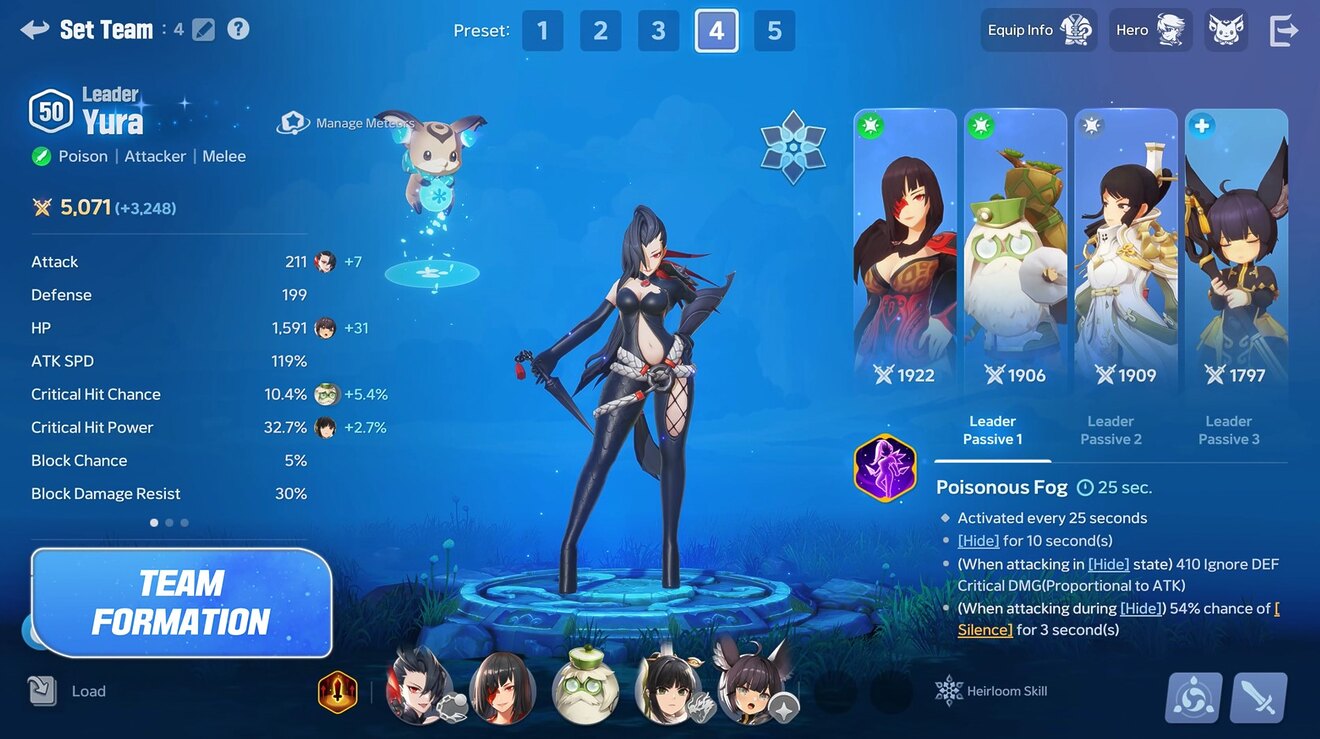Select the hero card showing 1922 power

905,250
